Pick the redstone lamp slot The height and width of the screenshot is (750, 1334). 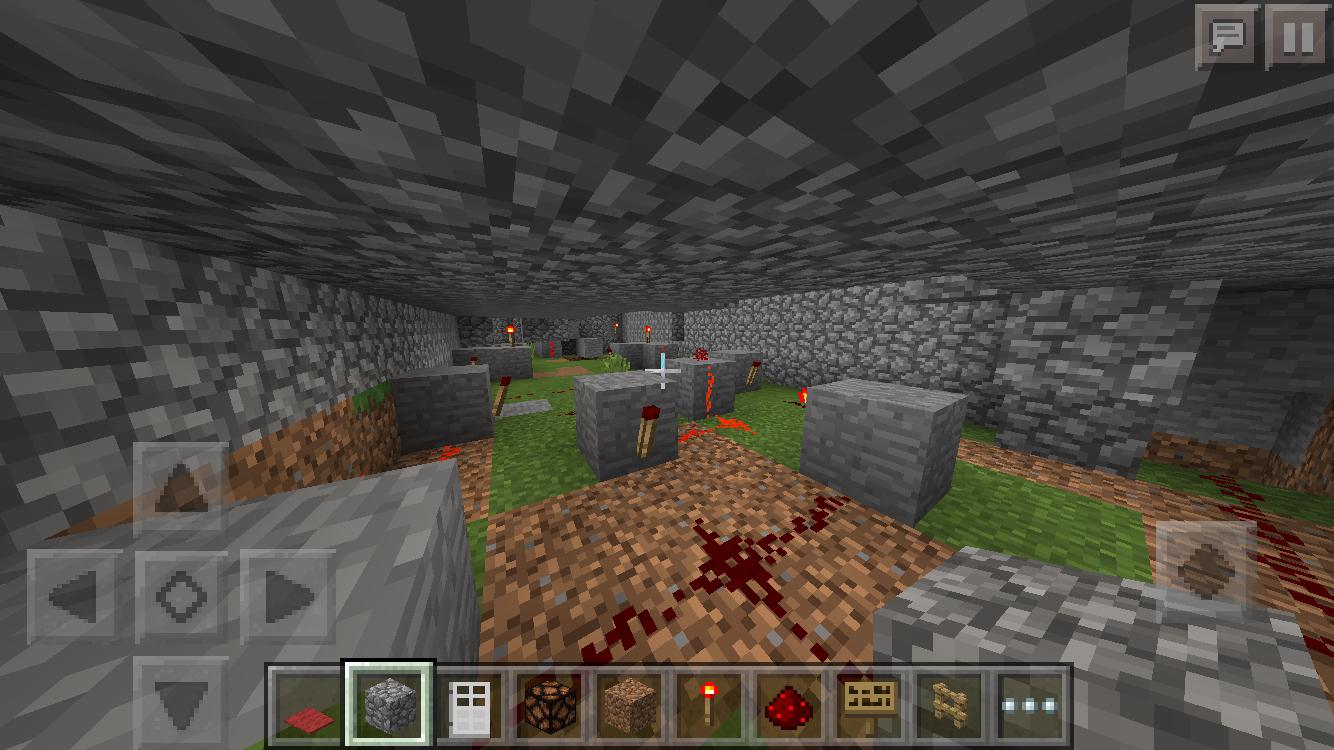click(x=549, y=705)
